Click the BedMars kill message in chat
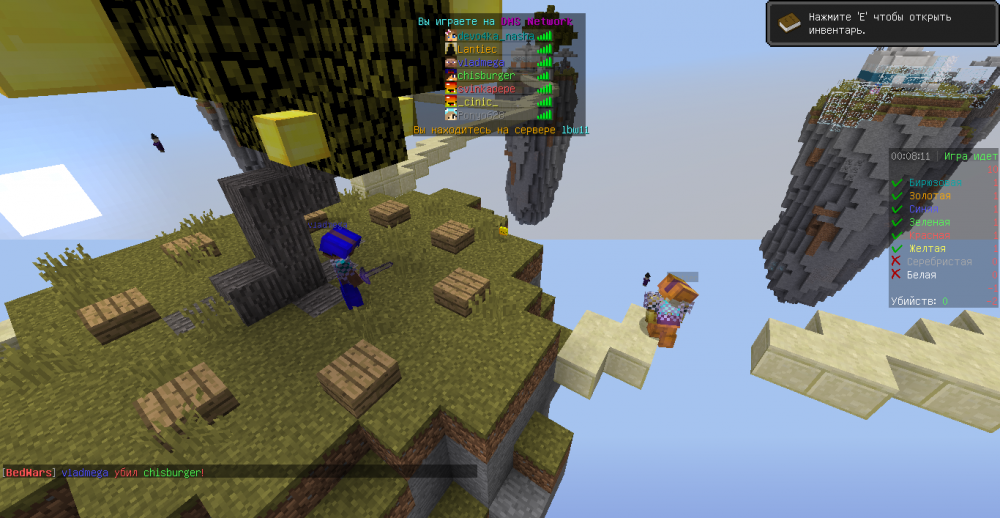The width and height of the screenshot is (1000, 518). click(103, 472)
